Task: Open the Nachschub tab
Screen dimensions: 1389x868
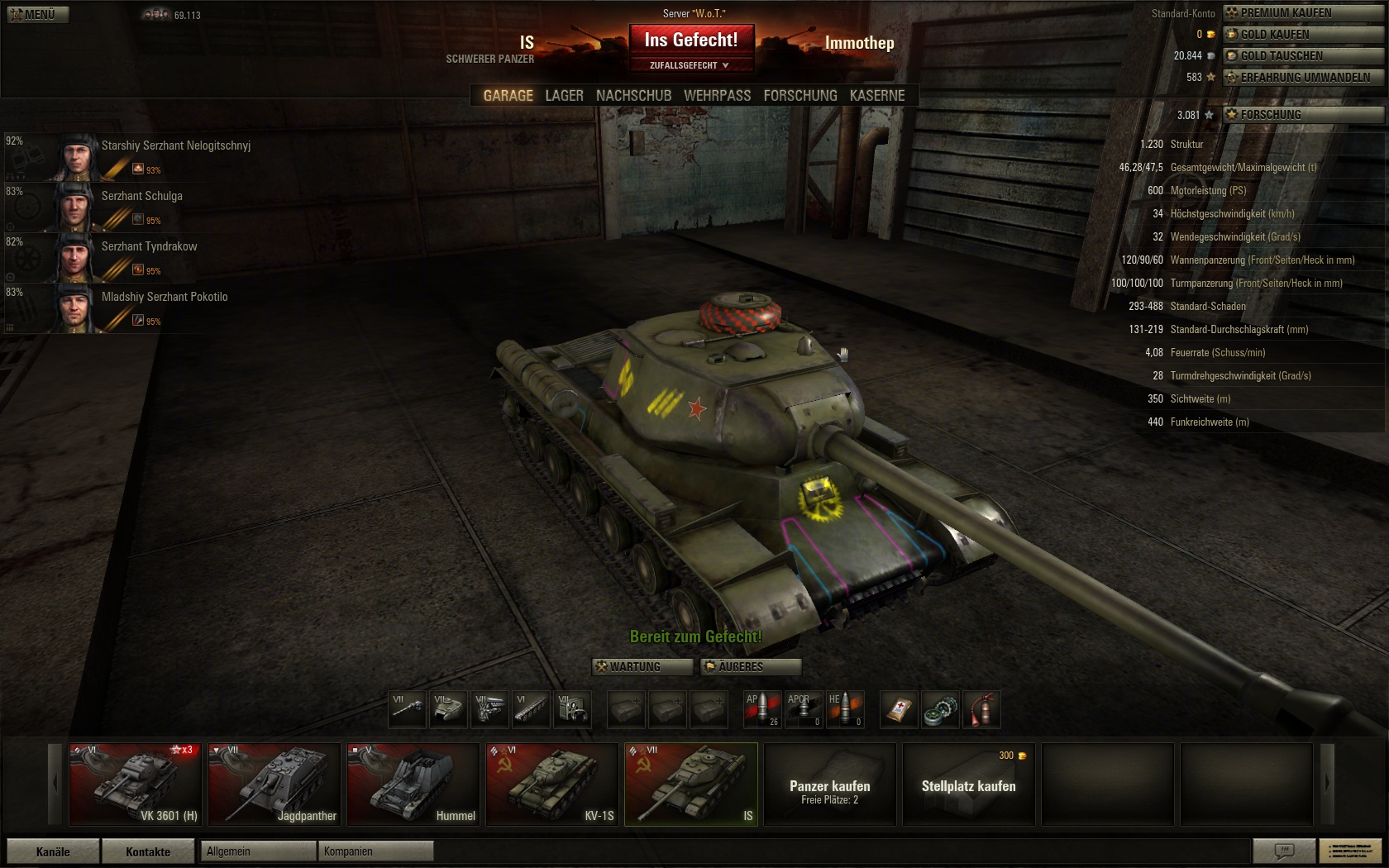Action: pyautogui.click(x=633, y=96)
